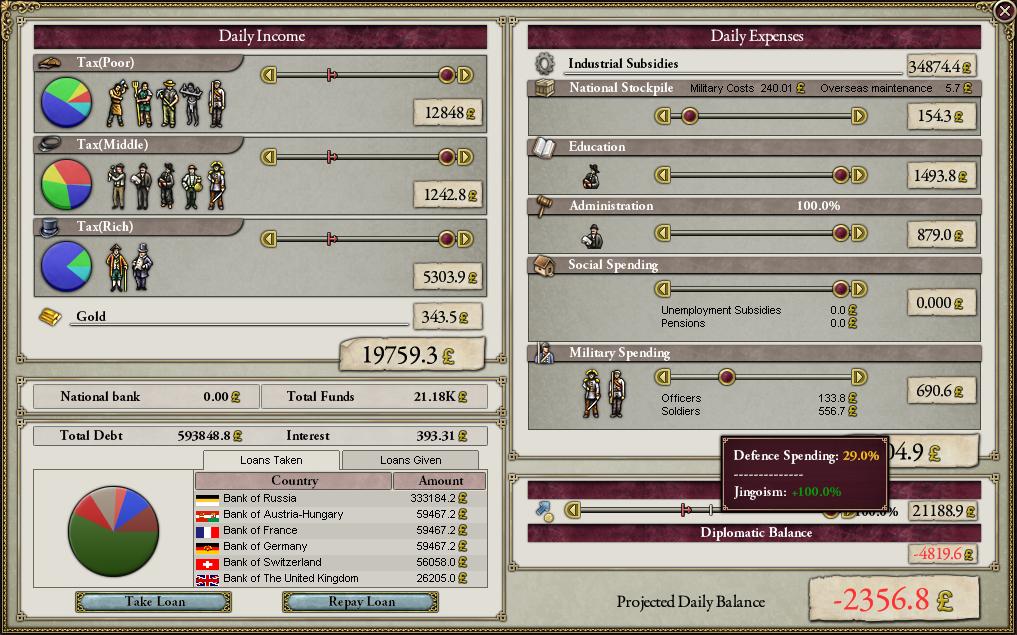
Task: Increase administration spending with right arrow
Action: pos(858,233)
